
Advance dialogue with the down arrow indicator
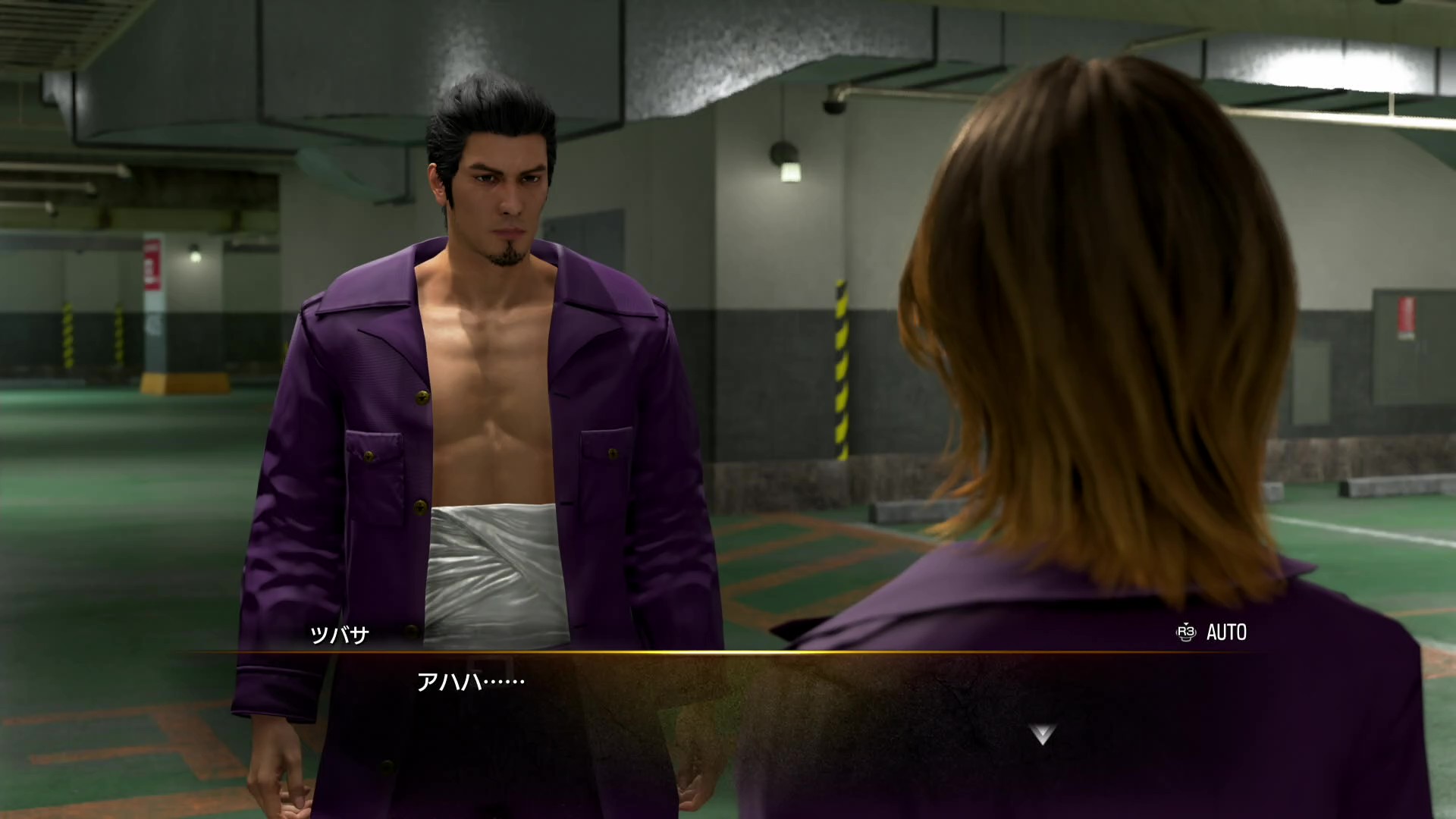[x=1042, y=733]
